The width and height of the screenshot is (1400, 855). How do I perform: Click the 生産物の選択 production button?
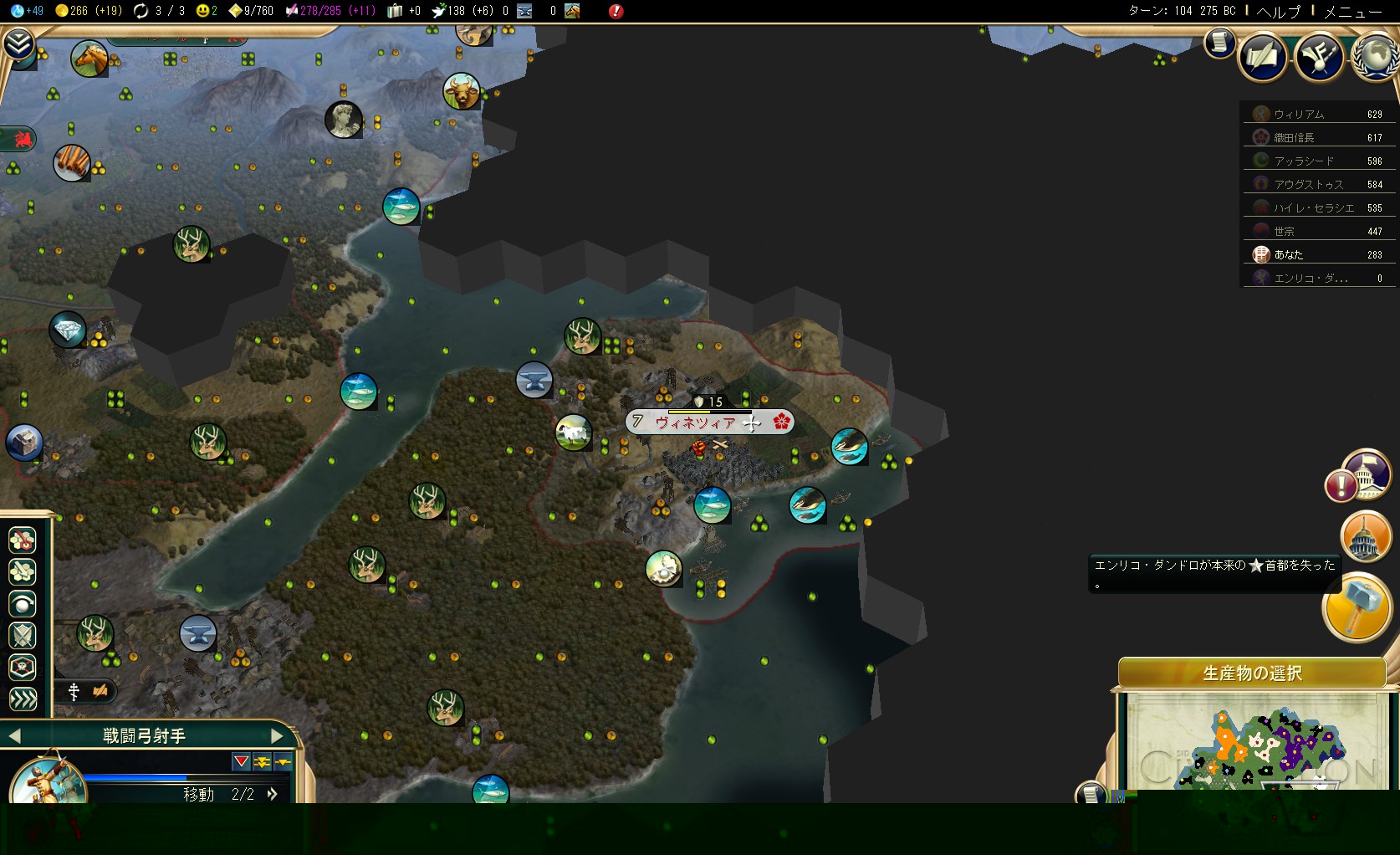pos(1252,673)
